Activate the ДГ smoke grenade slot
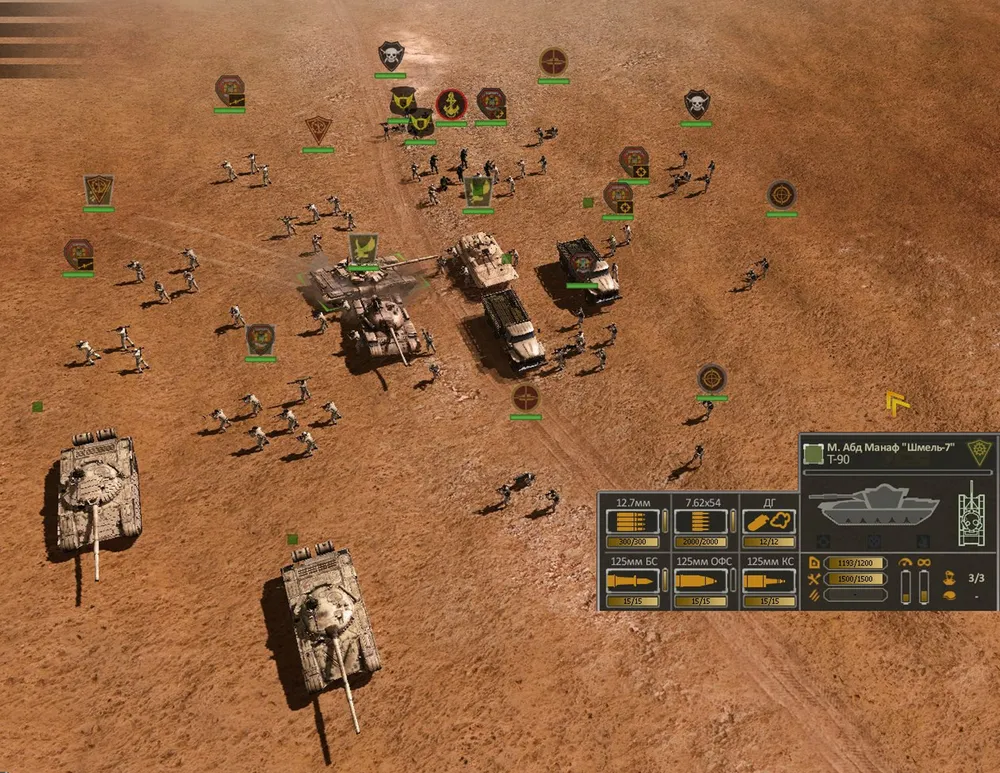The width and height of the screenshot is (1000, 773). (769, 522)
